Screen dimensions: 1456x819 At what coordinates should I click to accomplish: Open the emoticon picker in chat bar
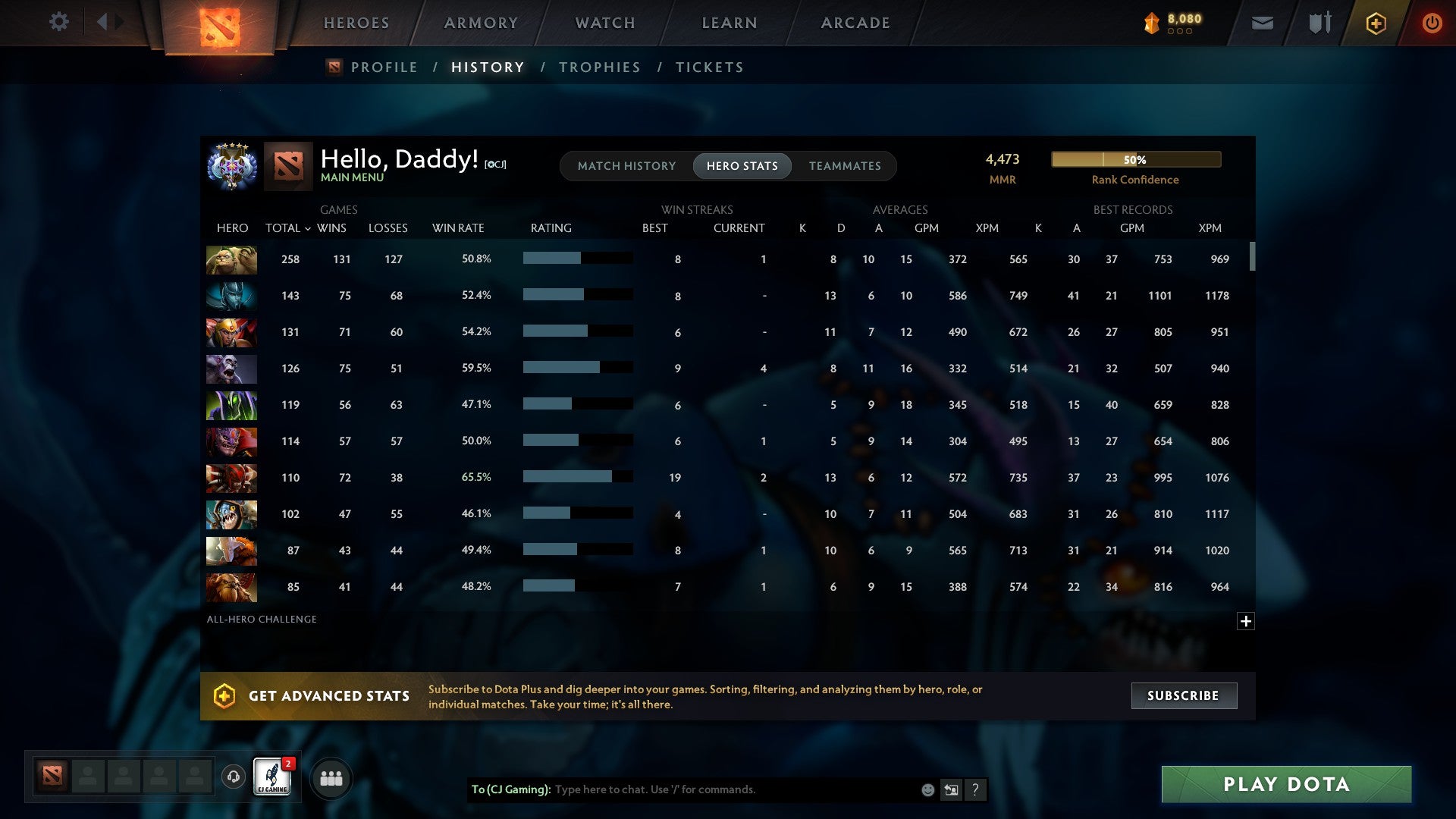tap(927, 789)
